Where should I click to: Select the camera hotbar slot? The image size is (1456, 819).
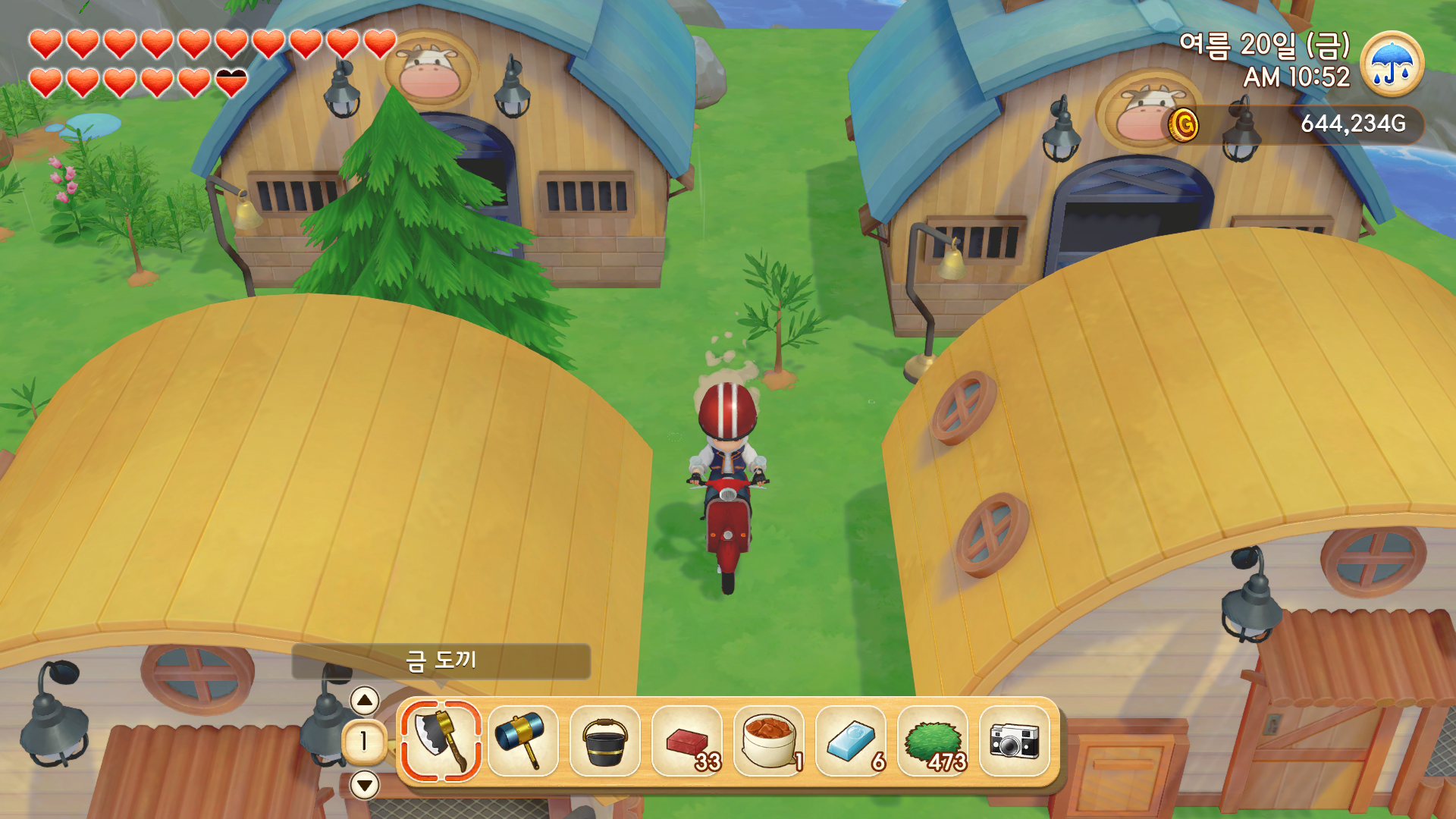pos(1015,741)
